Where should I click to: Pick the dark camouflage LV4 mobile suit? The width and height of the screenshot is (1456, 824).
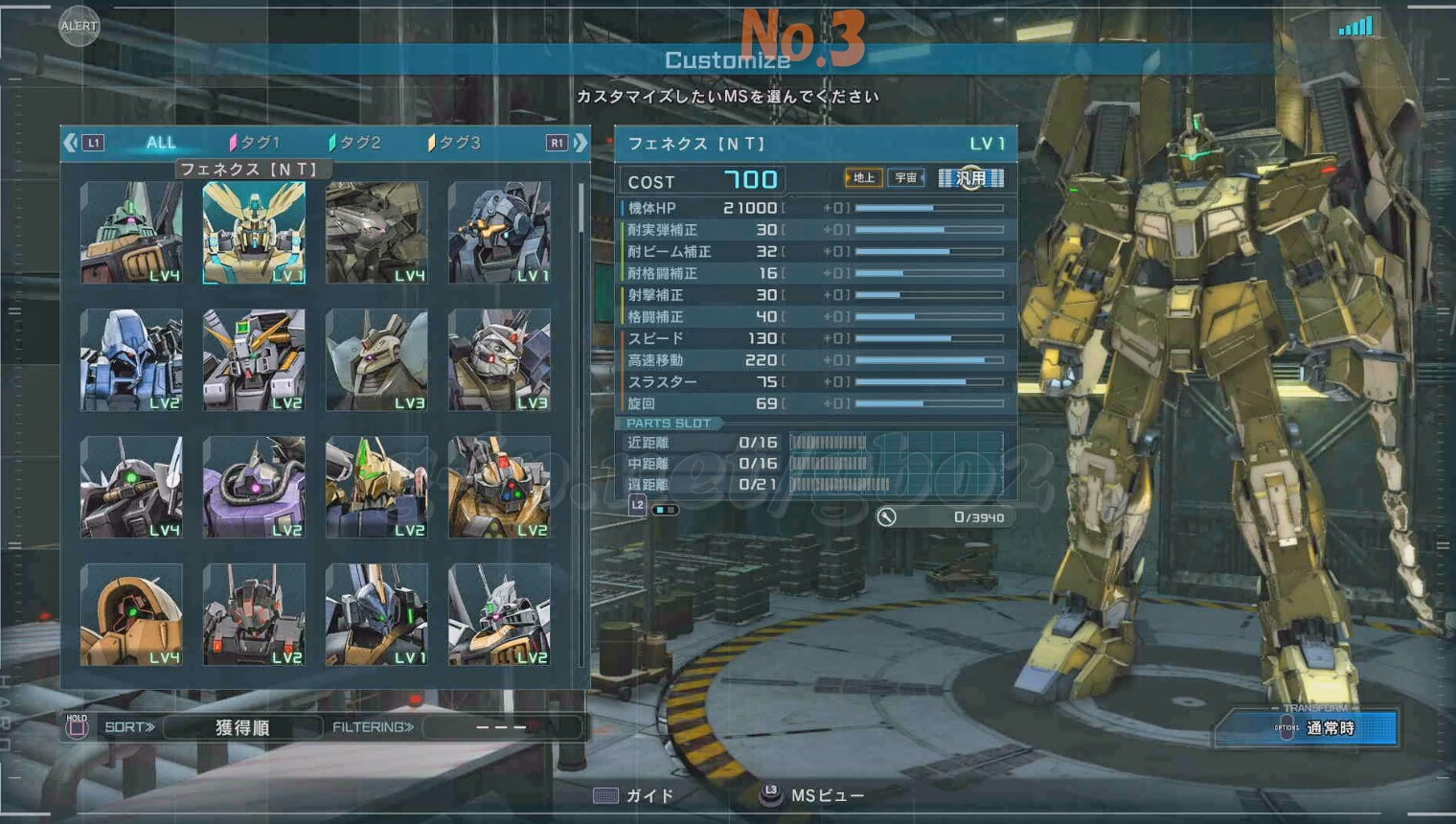click(376, 233)
